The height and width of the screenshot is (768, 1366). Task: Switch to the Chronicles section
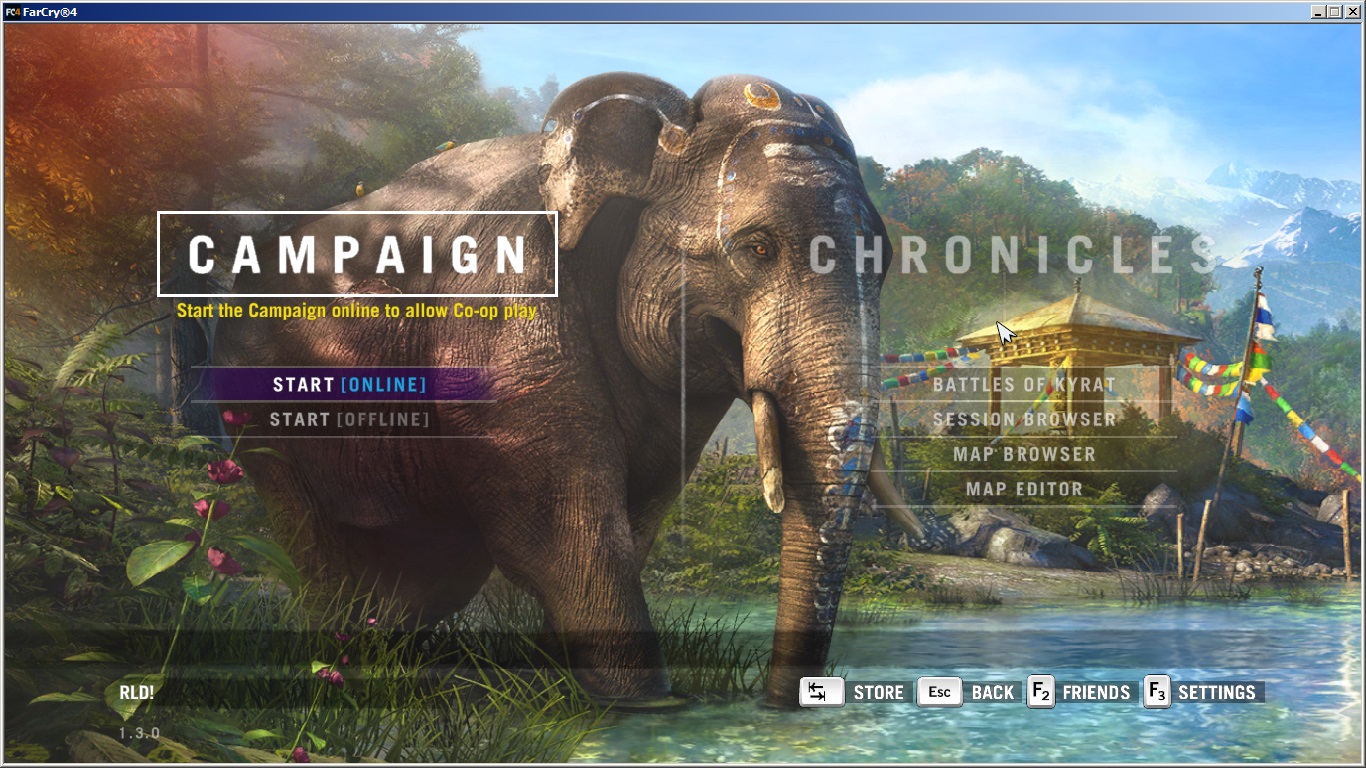[x=1010, y=255]
